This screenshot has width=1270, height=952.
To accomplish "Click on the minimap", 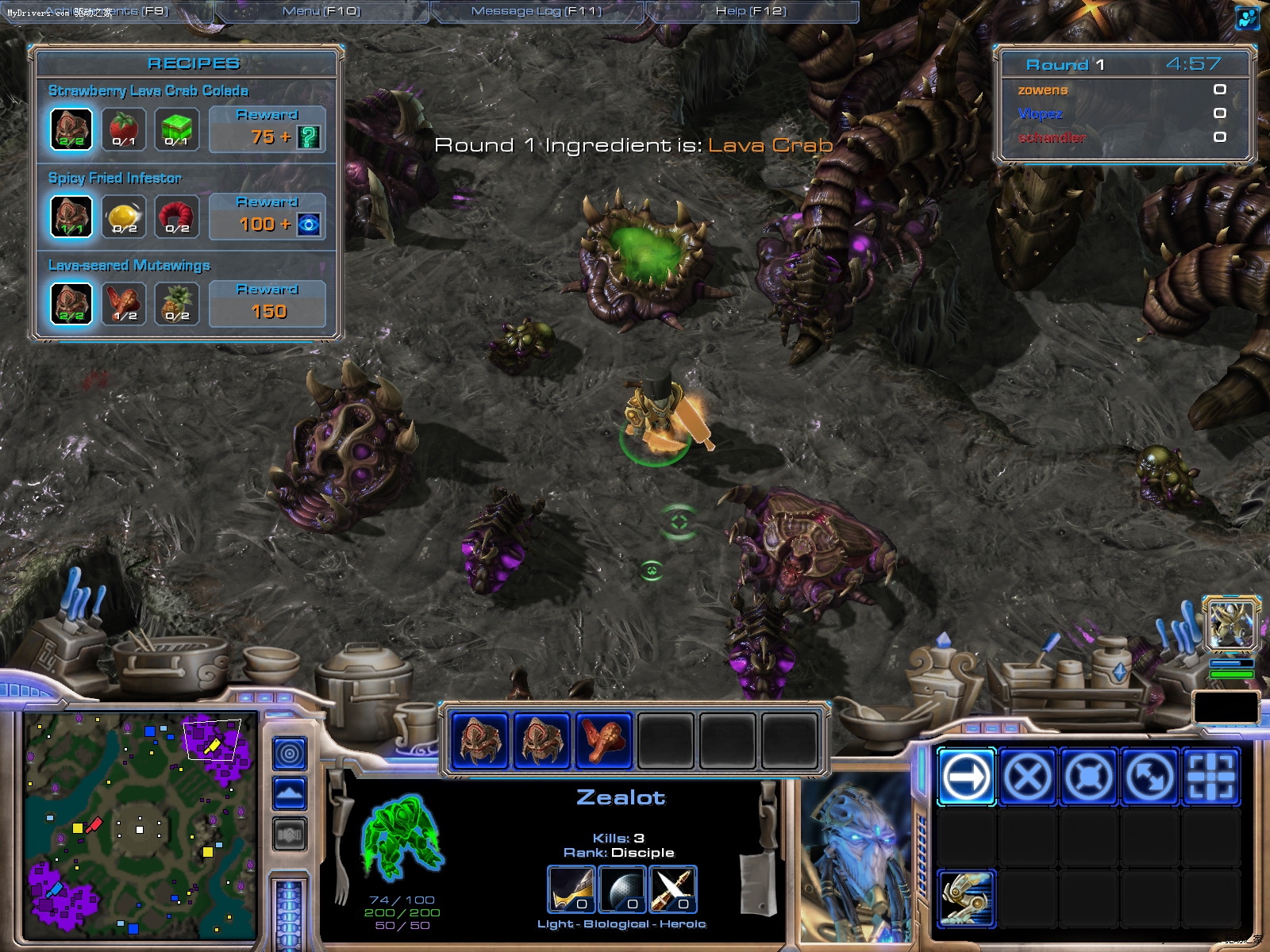I will click(140, 825).
